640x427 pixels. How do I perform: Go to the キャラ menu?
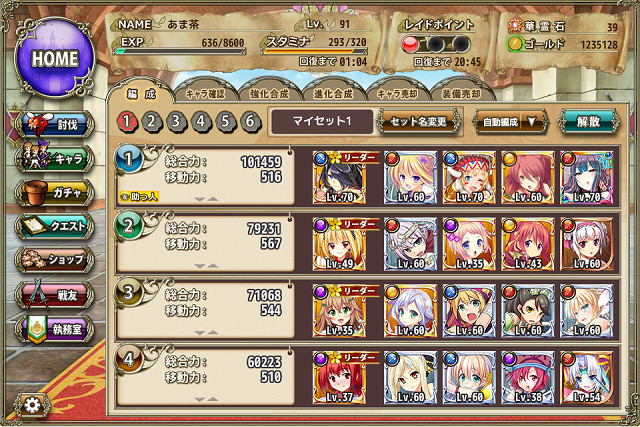pos(56,158)
